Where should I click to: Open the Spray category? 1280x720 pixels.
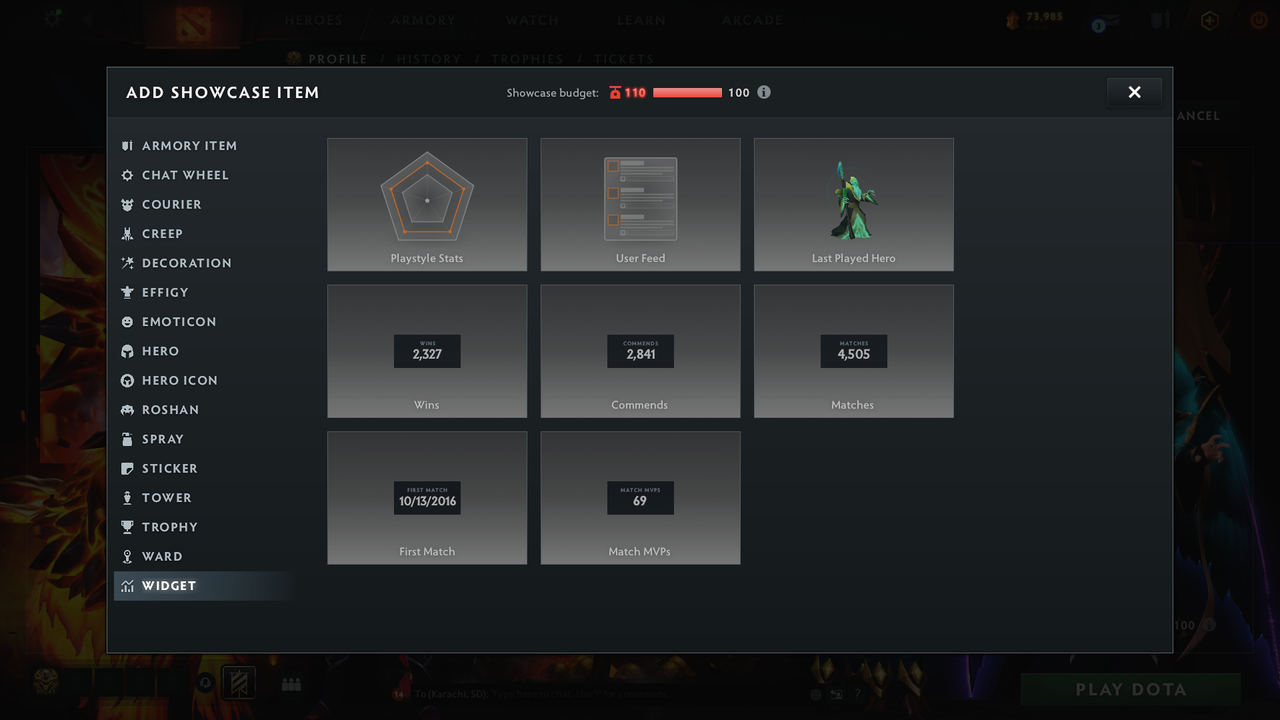163,438
